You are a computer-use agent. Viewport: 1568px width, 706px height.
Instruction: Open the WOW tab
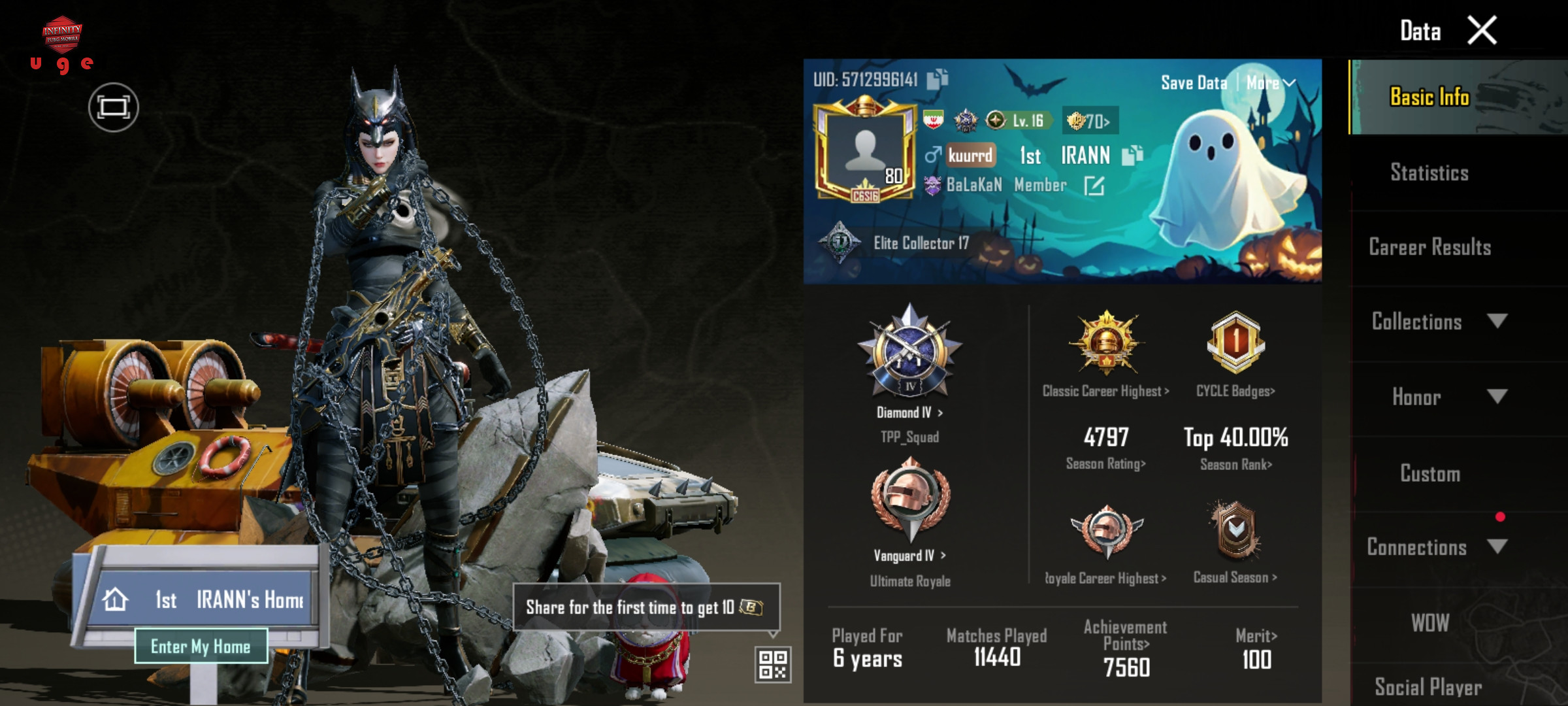pyautogui.click(x=1429, y=622)
